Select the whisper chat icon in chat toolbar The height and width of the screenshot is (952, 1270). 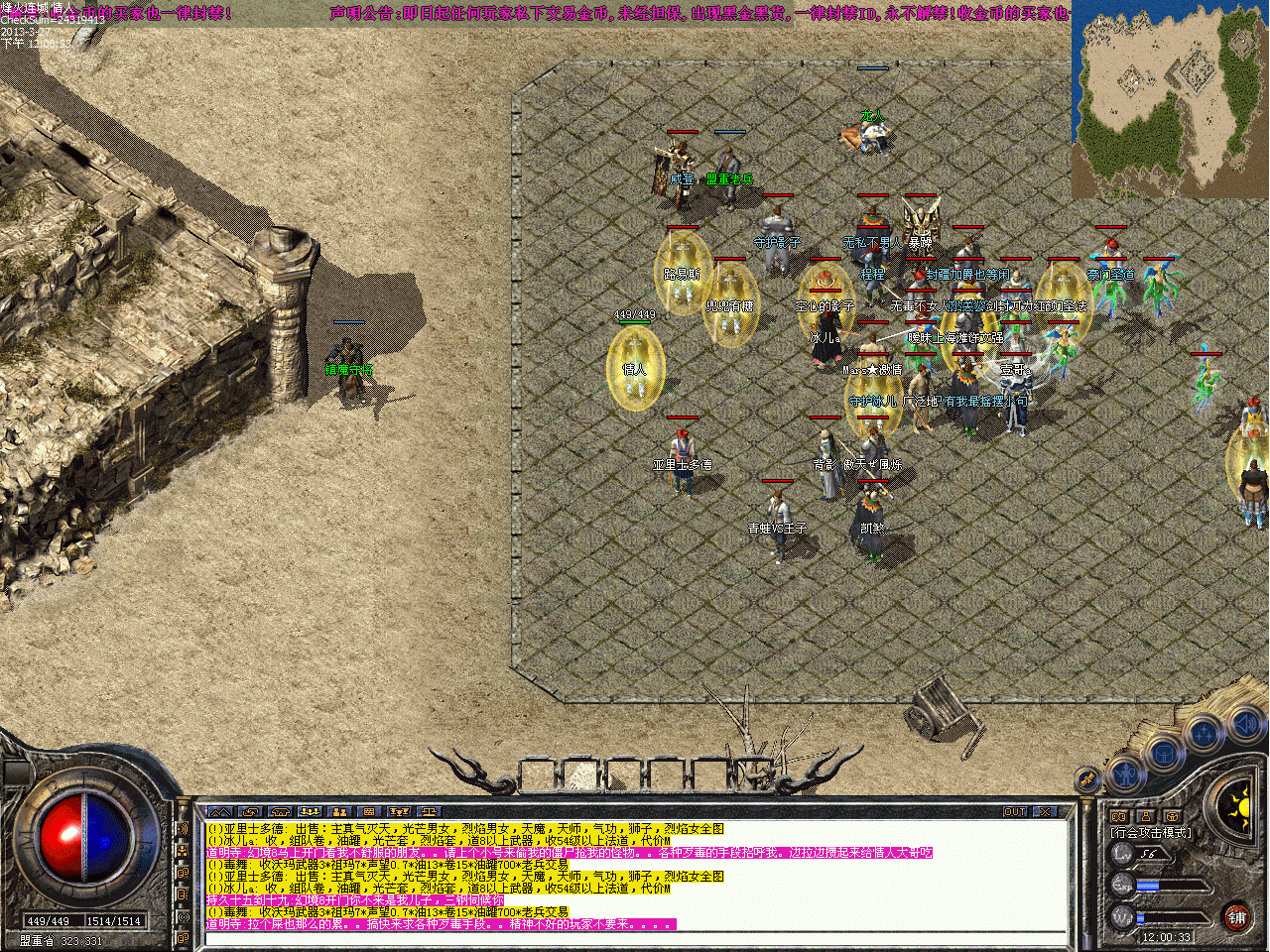pyautogui.click(x=250, y=812)
